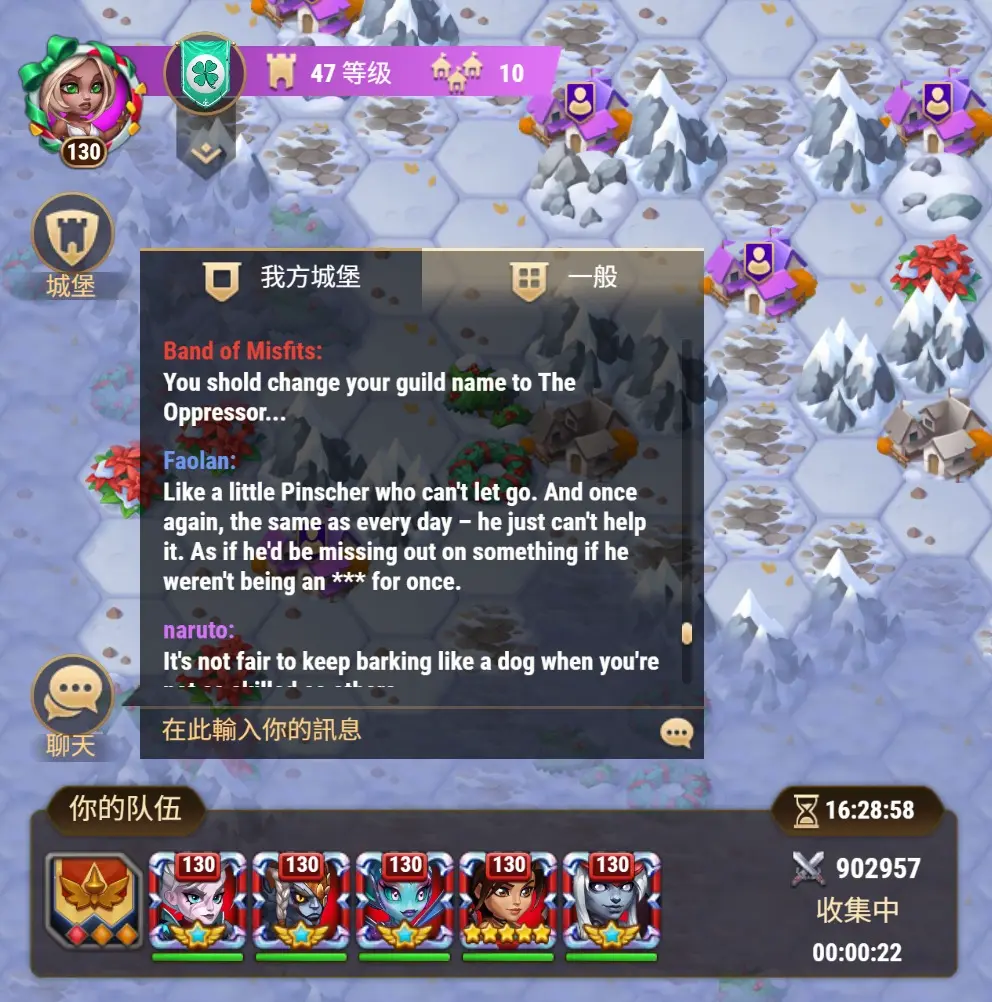
Task: Expand the chevron under the guild banner
Action: (206, 153)
